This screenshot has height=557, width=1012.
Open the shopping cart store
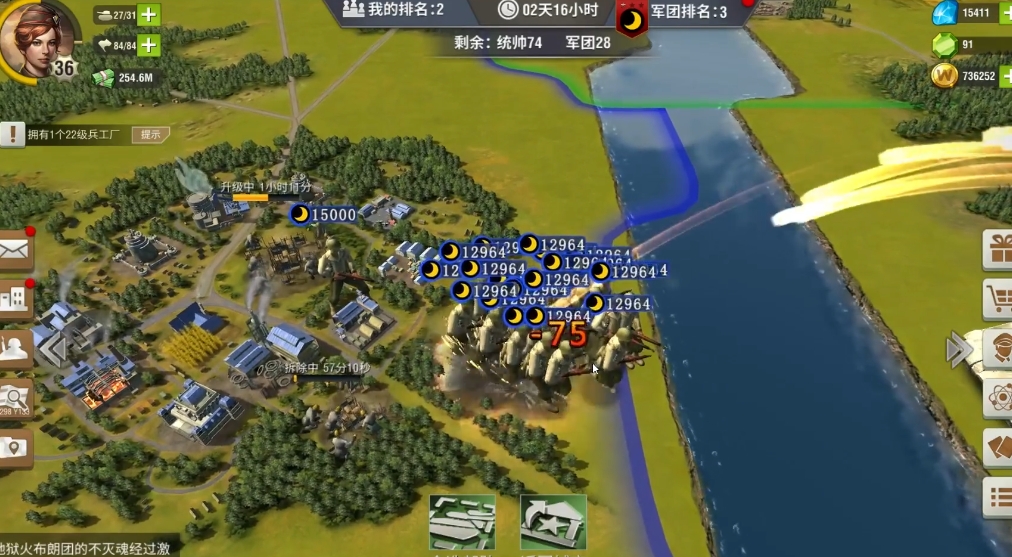point(998,298)
